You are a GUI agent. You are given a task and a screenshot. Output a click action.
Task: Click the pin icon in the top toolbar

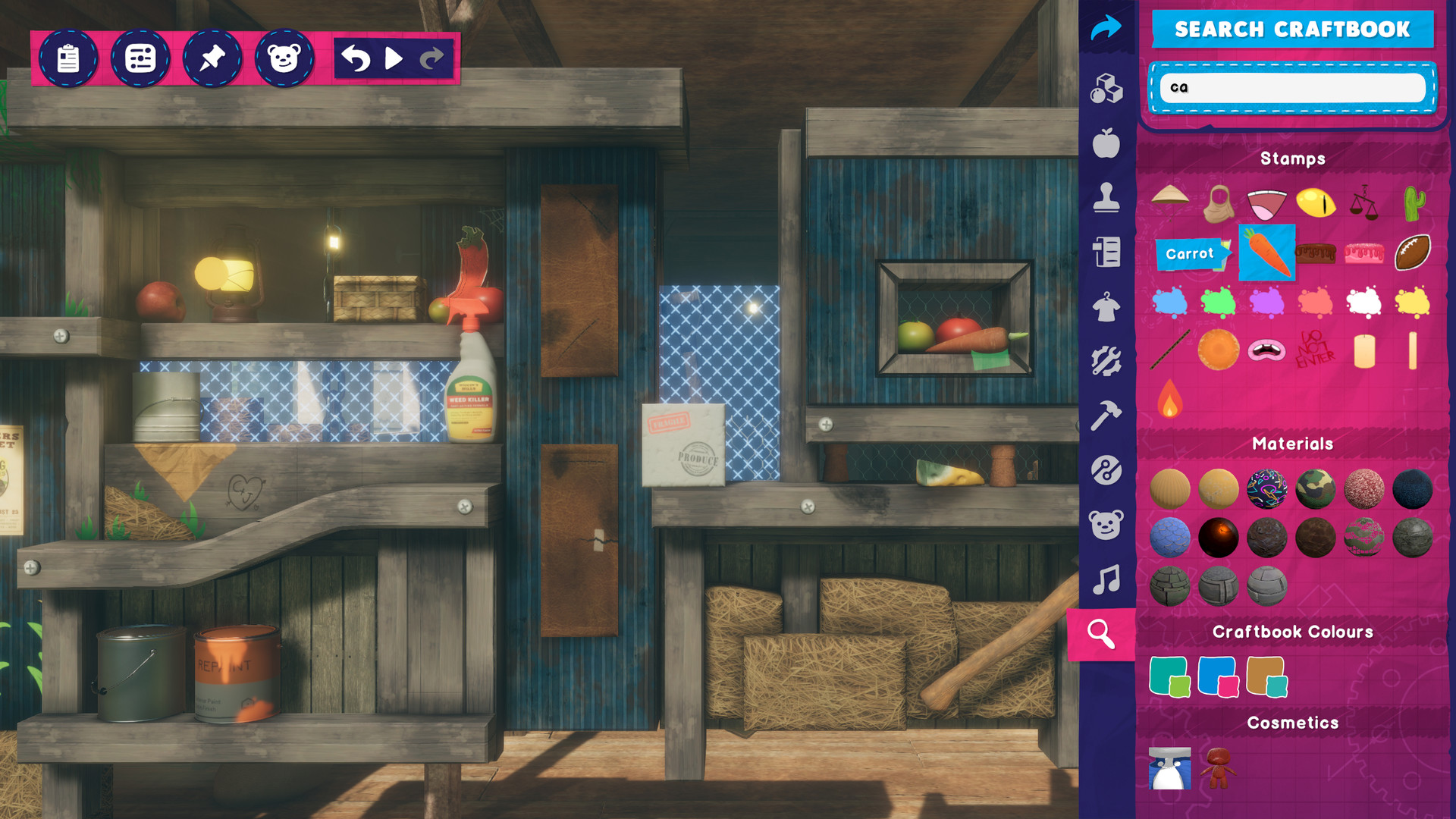click(x=213, y=57)
